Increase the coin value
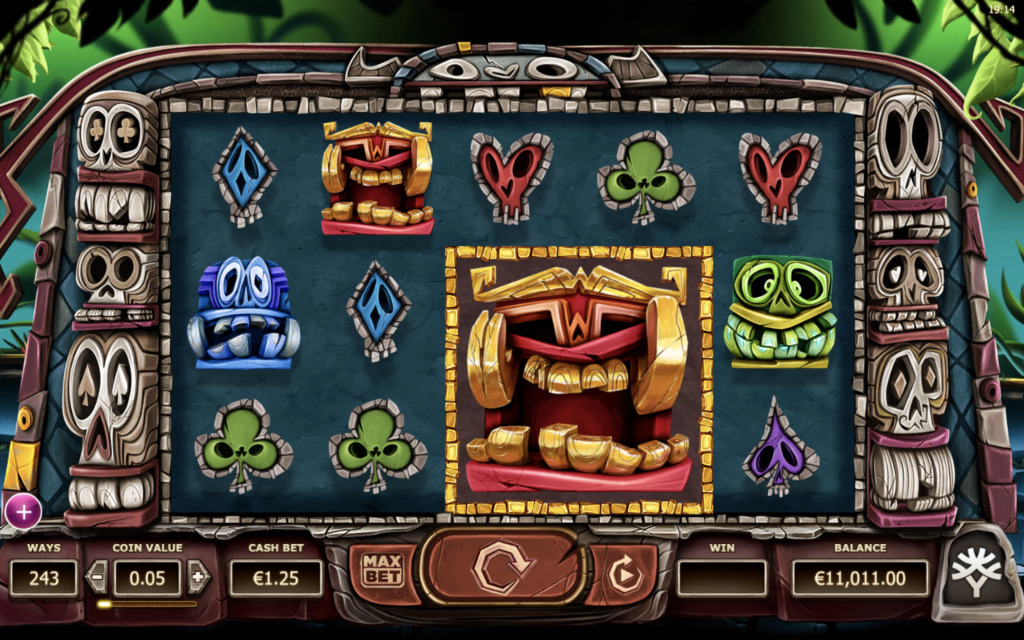Image resolution: width=1024 pixels, height=640 pixels. 198,576
